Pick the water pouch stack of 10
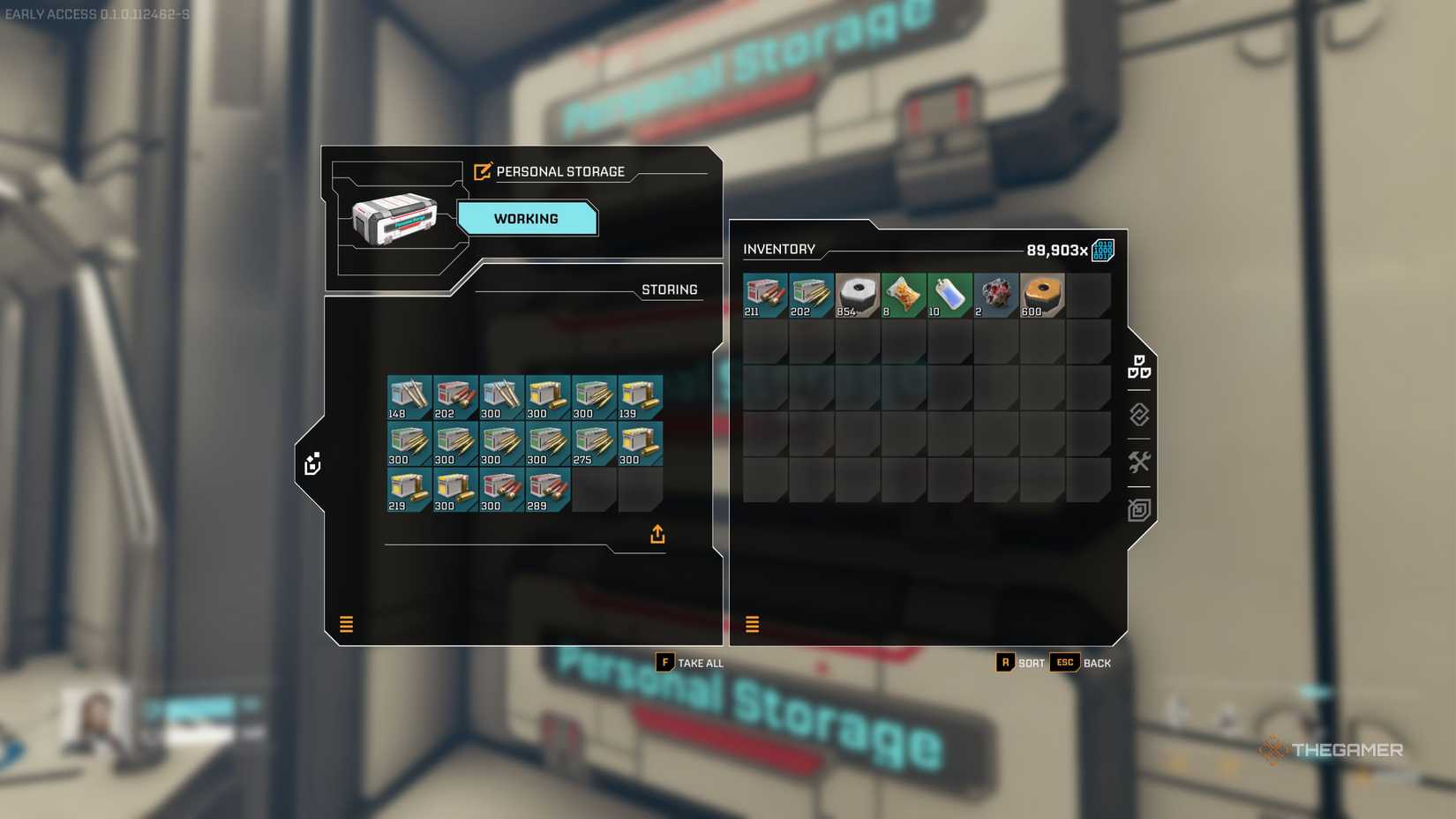Viewport: 1456px width, 819px height. [948, 295]
